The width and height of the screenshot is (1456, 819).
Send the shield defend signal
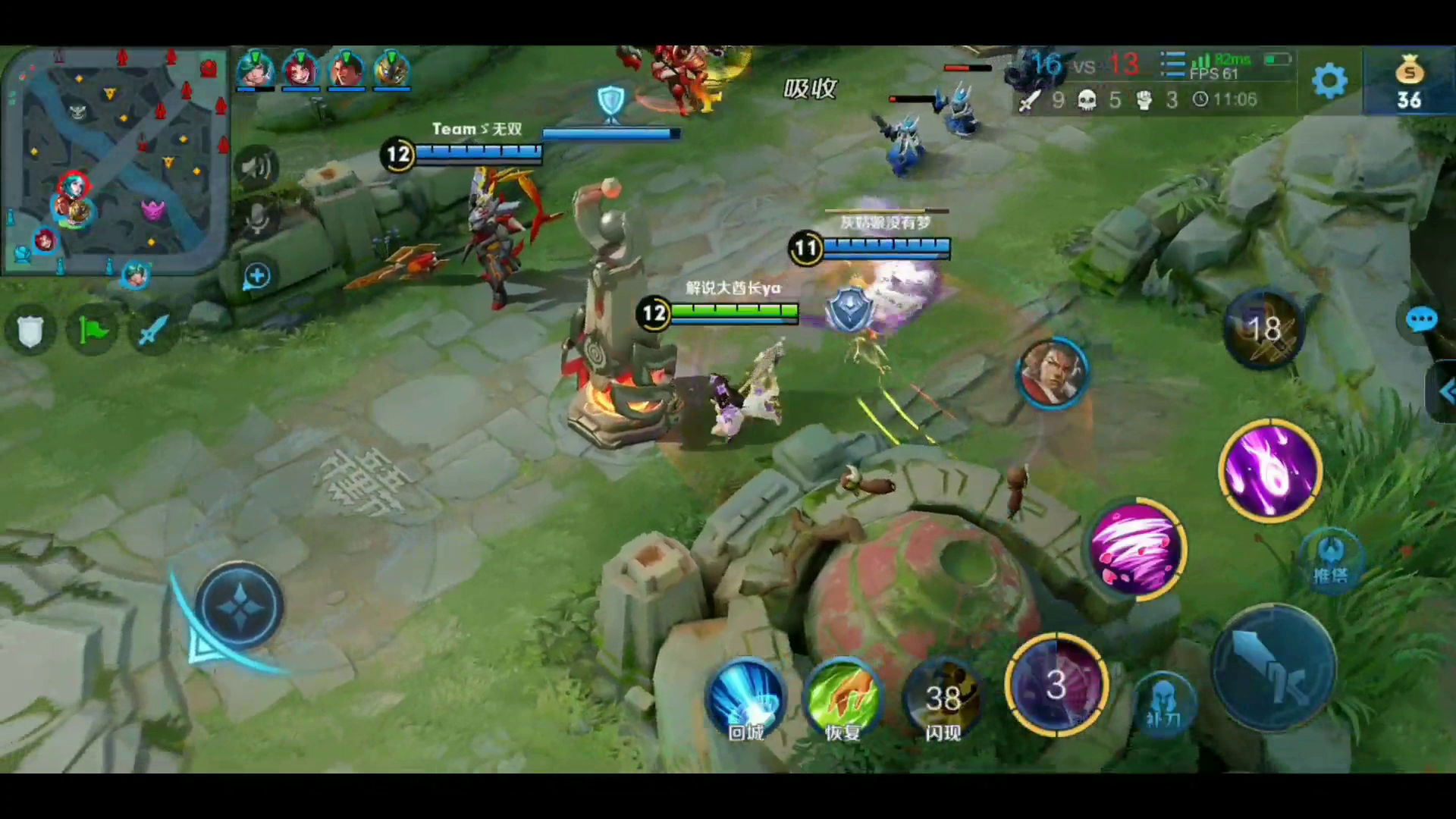pos(30,331)
